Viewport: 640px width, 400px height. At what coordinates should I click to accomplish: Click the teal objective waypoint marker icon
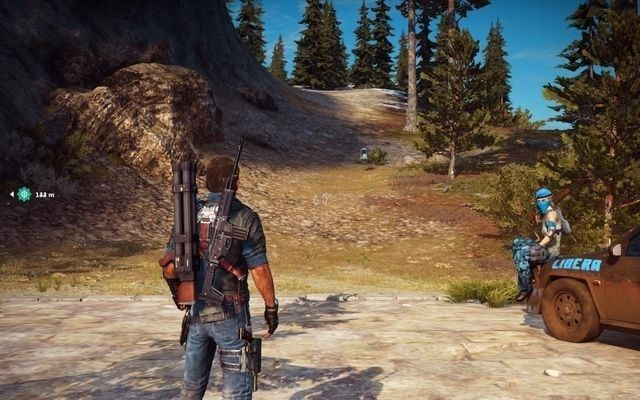point(24,194)
